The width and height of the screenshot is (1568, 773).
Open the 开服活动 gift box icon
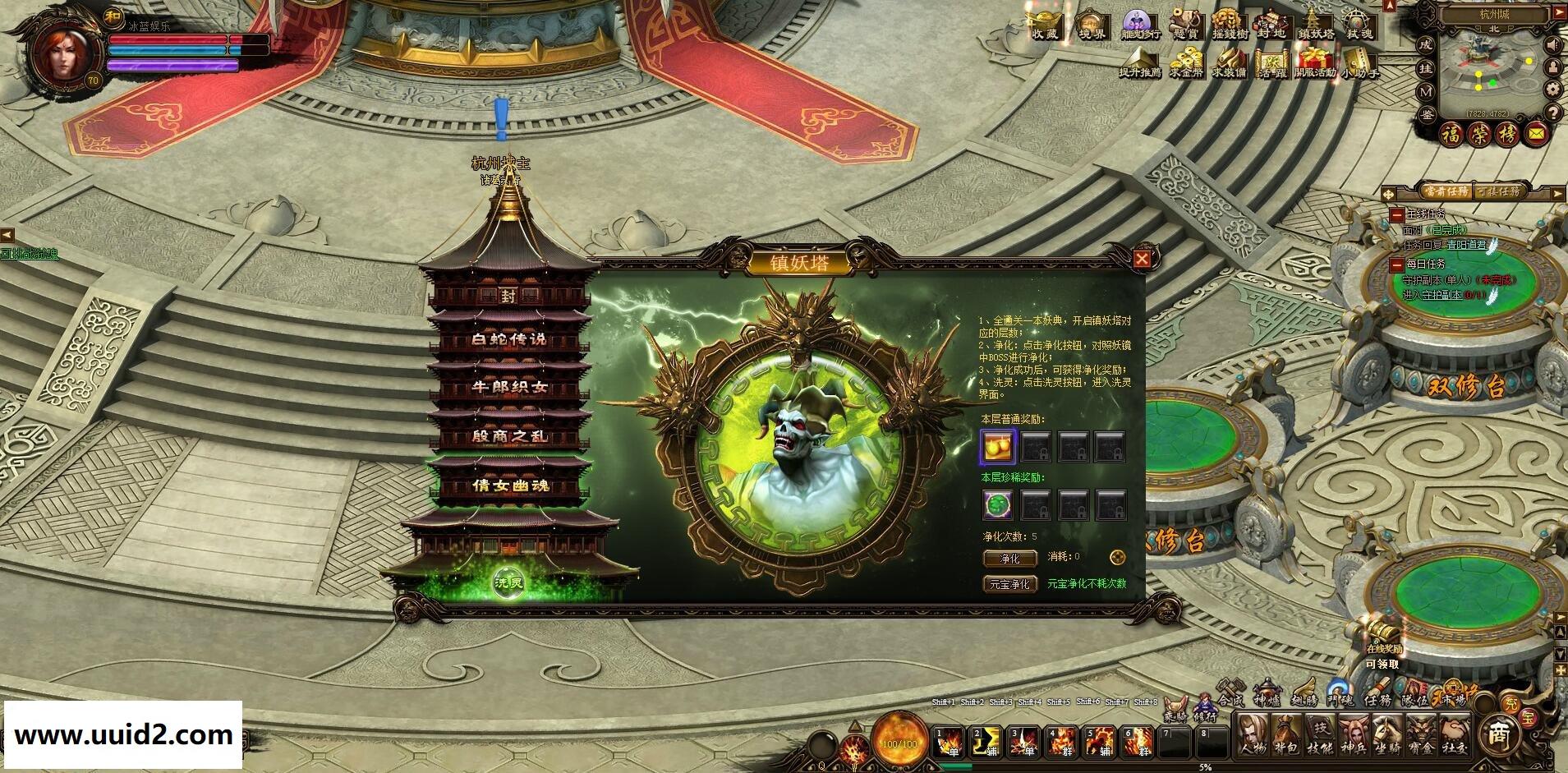(x=1314, y=62)
